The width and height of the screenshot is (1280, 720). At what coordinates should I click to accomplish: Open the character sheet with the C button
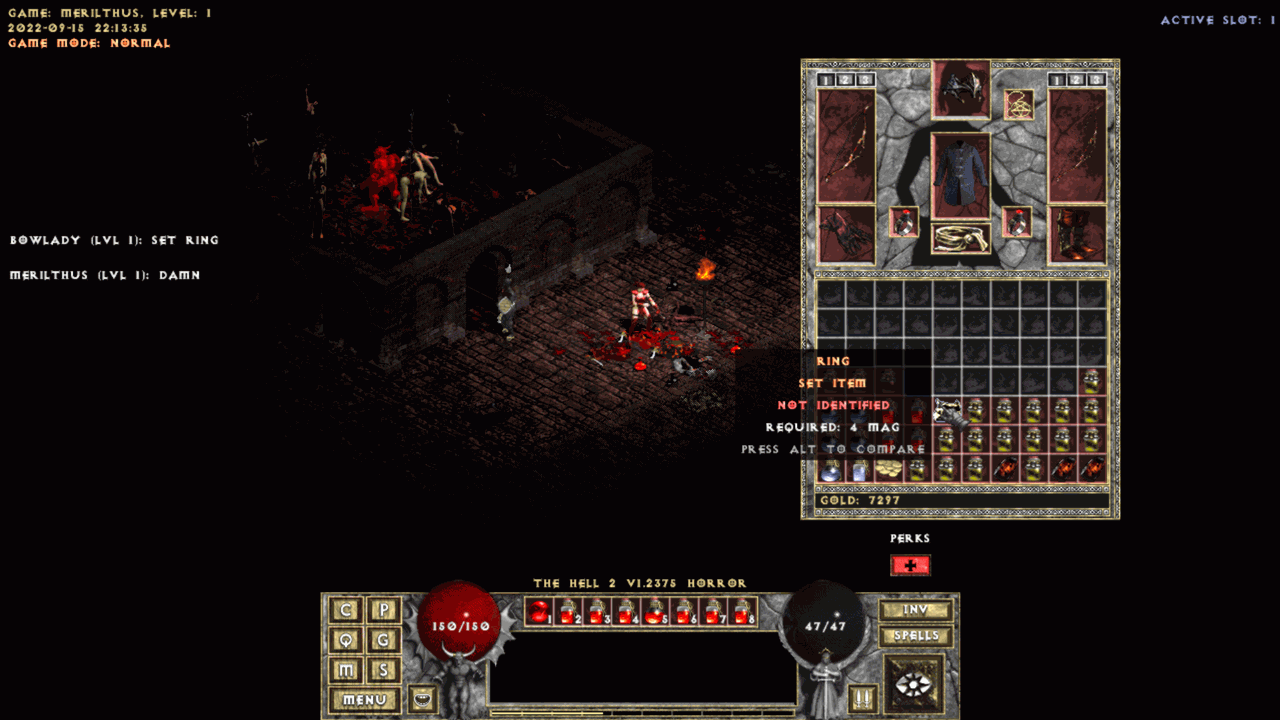[x=346, y=610]
